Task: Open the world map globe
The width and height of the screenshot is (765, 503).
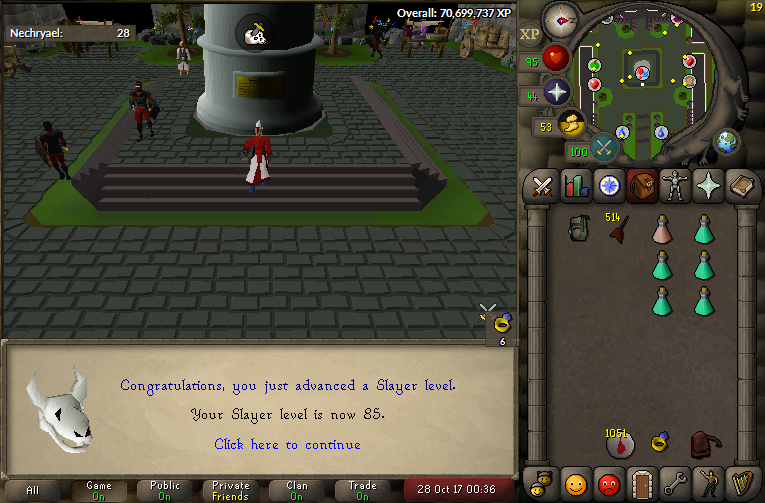Action: click(727, 141)
